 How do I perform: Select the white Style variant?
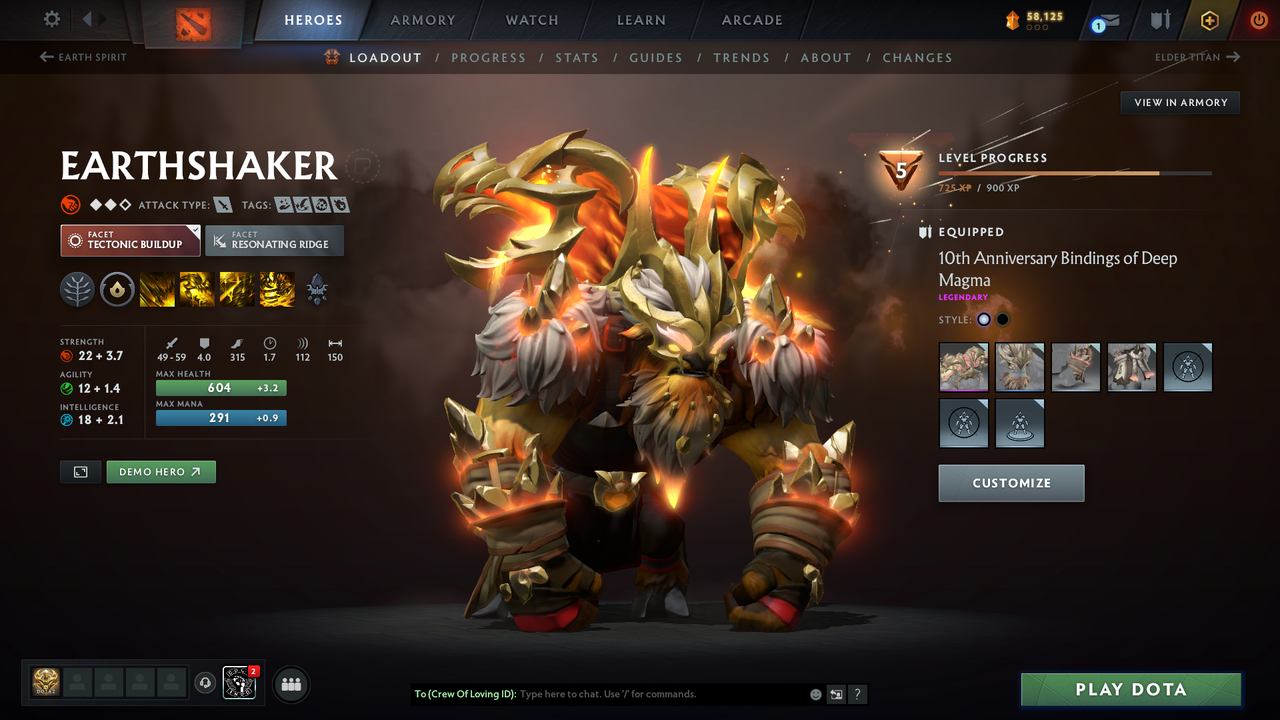click(983, 319)
